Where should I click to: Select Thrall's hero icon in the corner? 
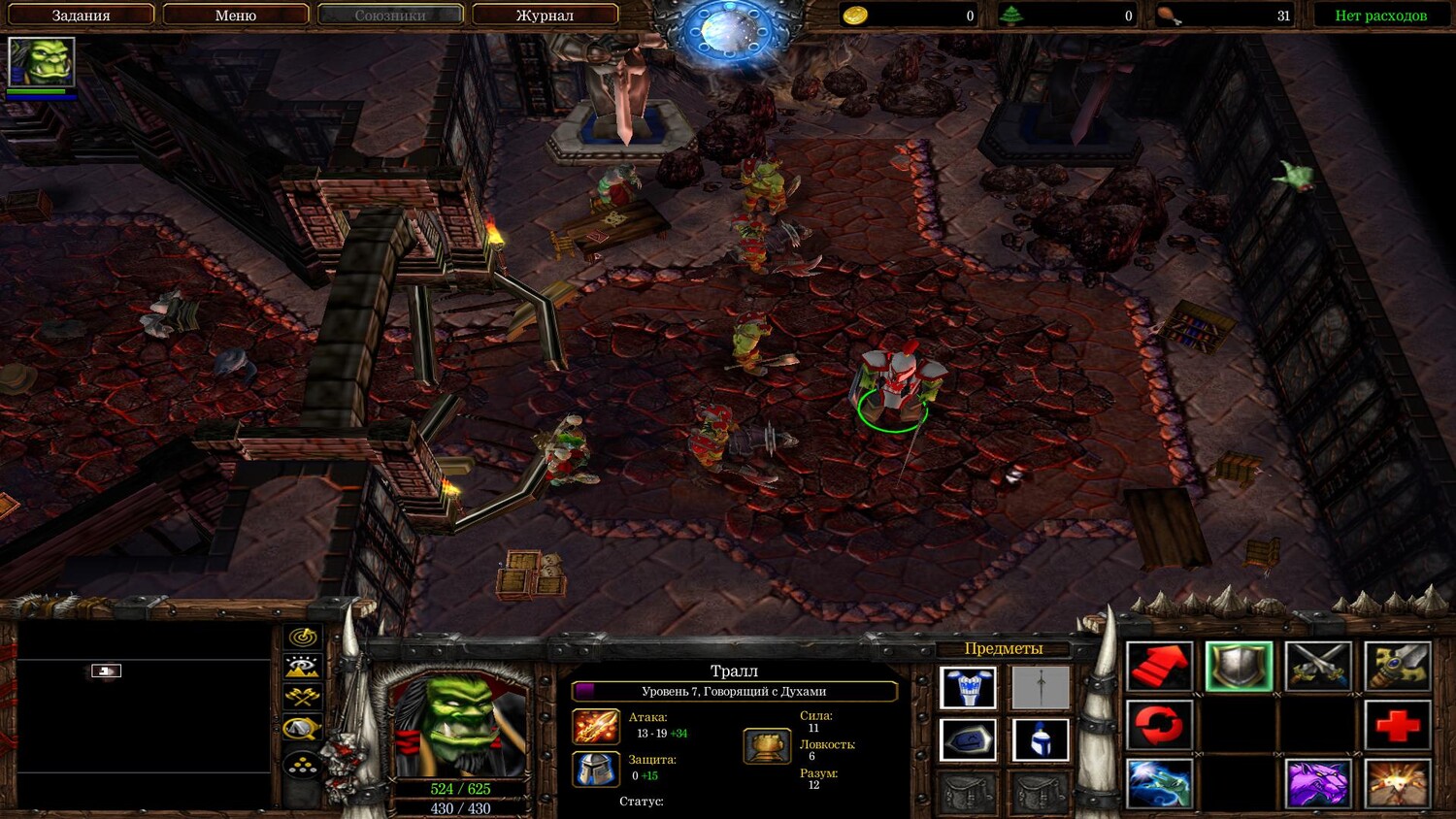(41, 63)
